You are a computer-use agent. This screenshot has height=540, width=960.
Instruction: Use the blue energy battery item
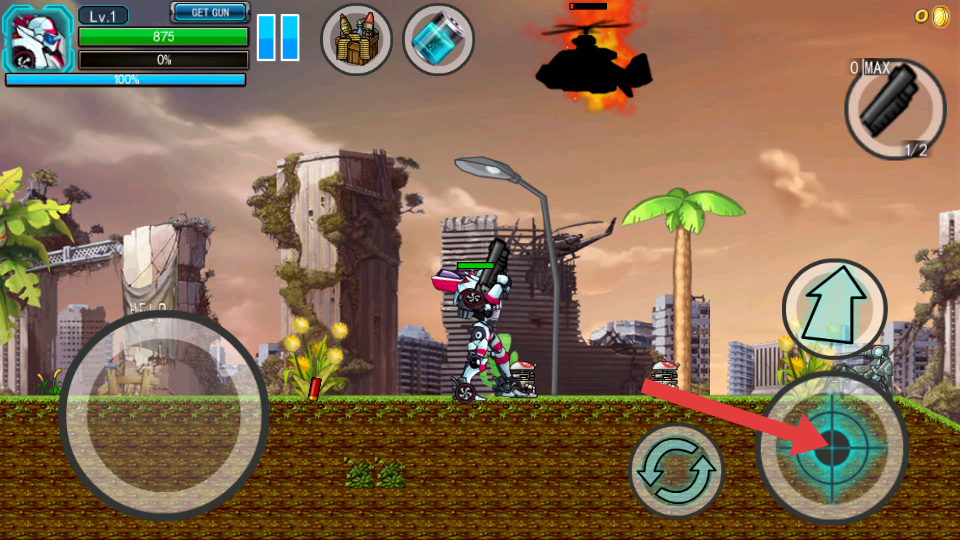[438, 40]
